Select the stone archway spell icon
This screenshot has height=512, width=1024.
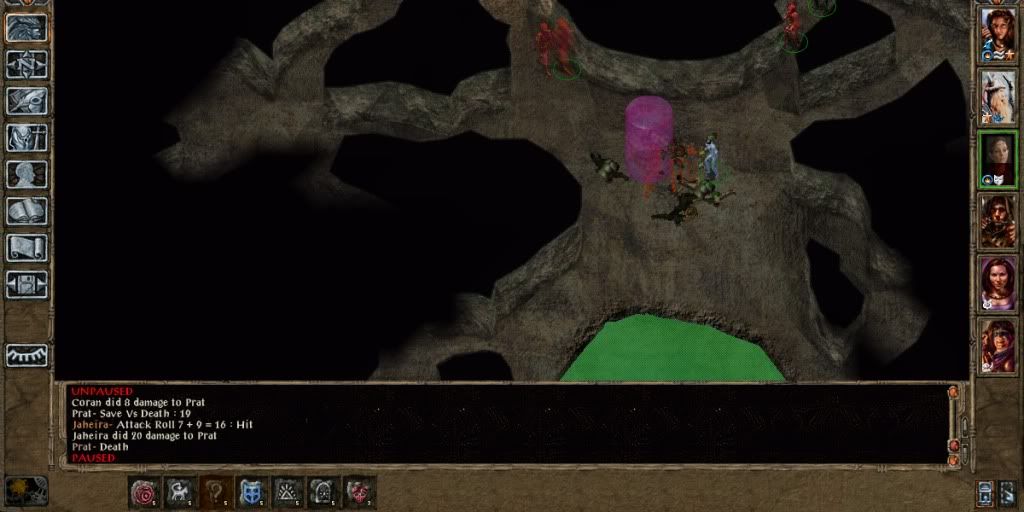click(x=324, y=491)
